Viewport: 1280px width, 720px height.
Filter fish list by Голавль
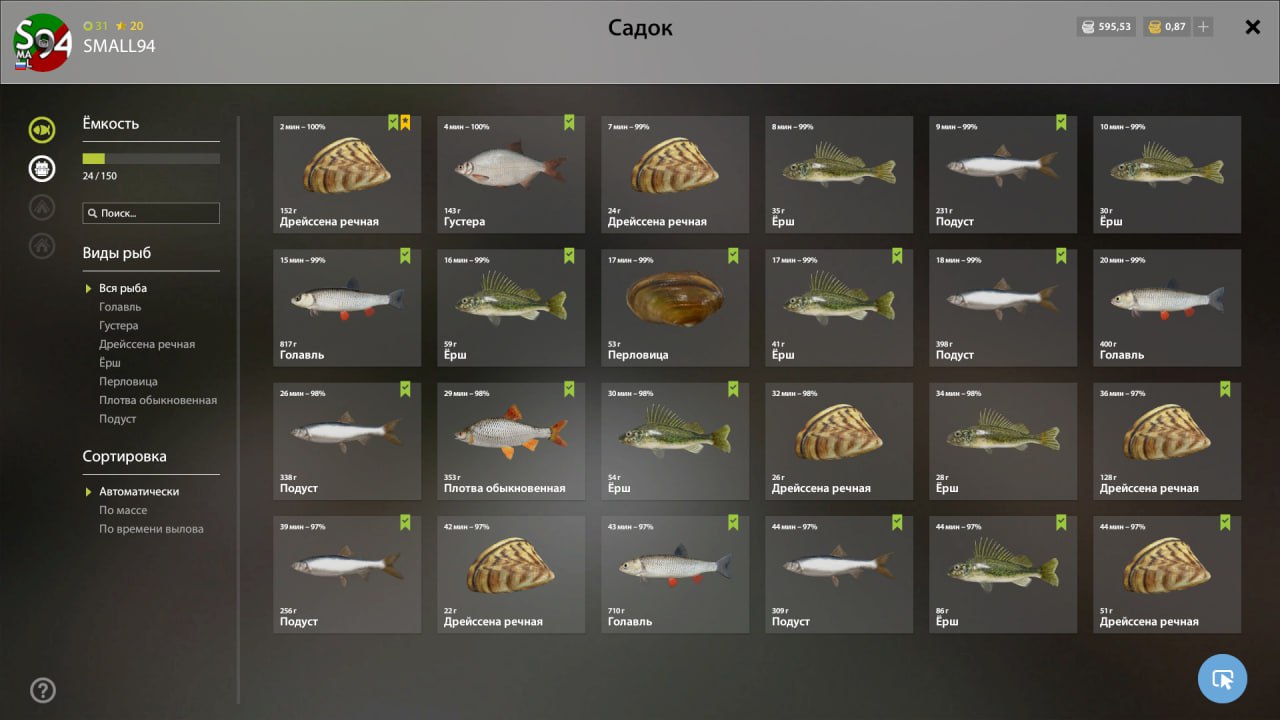[x=120, y=307]
